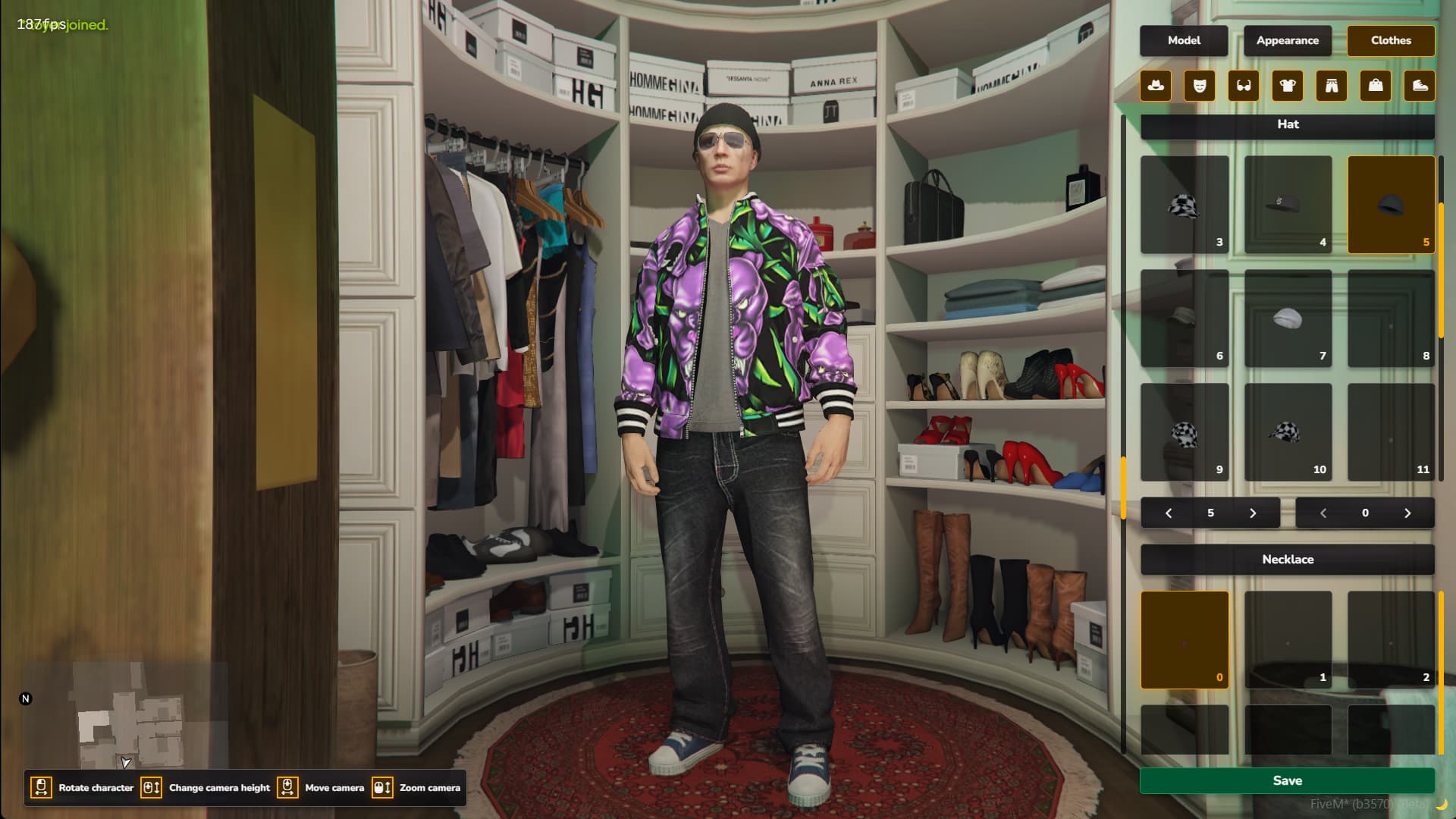Select the glasses category icon
Viewport: 1456px width, 819px height.
coord(1243,86)
